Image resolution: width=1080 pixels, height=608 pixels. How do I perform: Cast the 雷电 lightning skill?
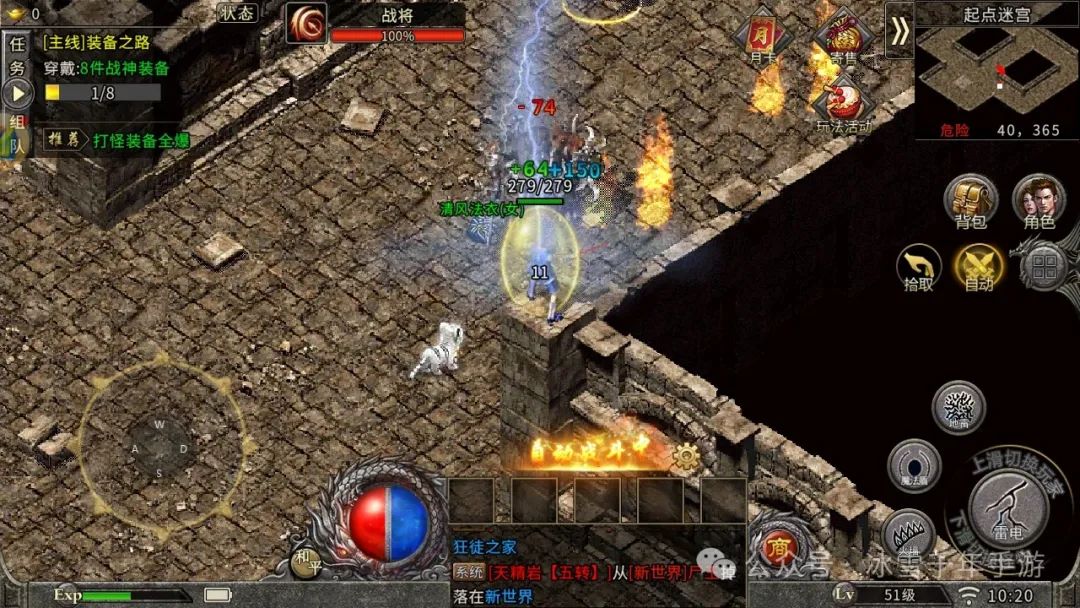pos(1008,507)
